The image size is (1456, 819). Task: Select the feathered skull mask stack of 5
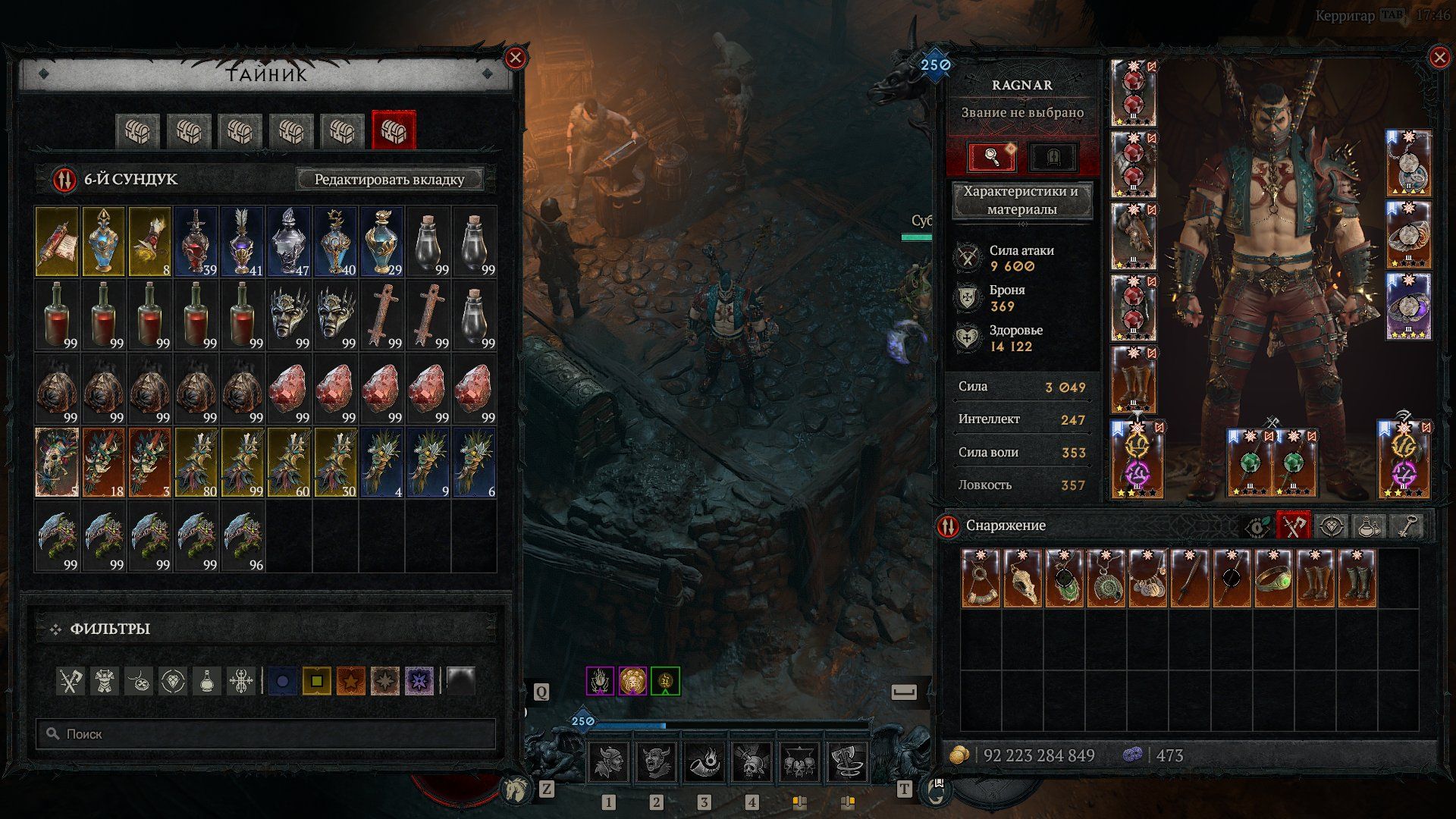tap(58, 463)
